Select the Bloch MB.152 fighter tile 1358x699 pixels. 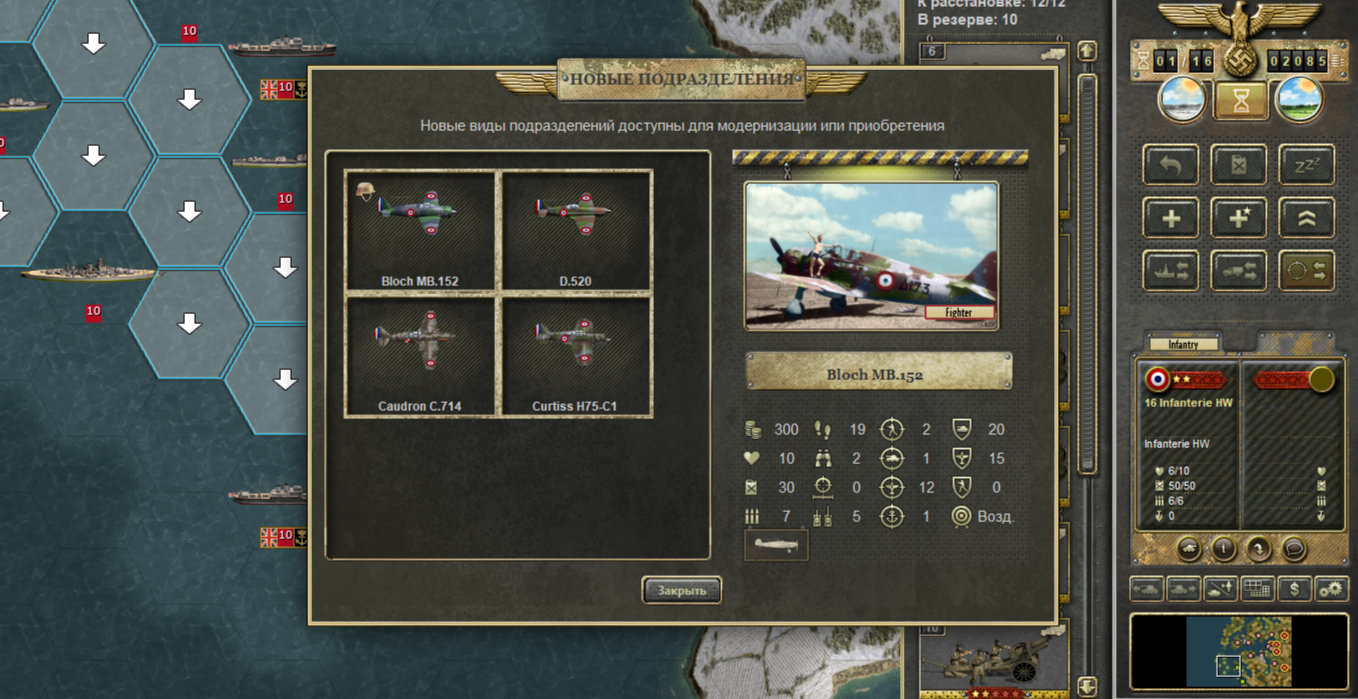click(420, 230)
